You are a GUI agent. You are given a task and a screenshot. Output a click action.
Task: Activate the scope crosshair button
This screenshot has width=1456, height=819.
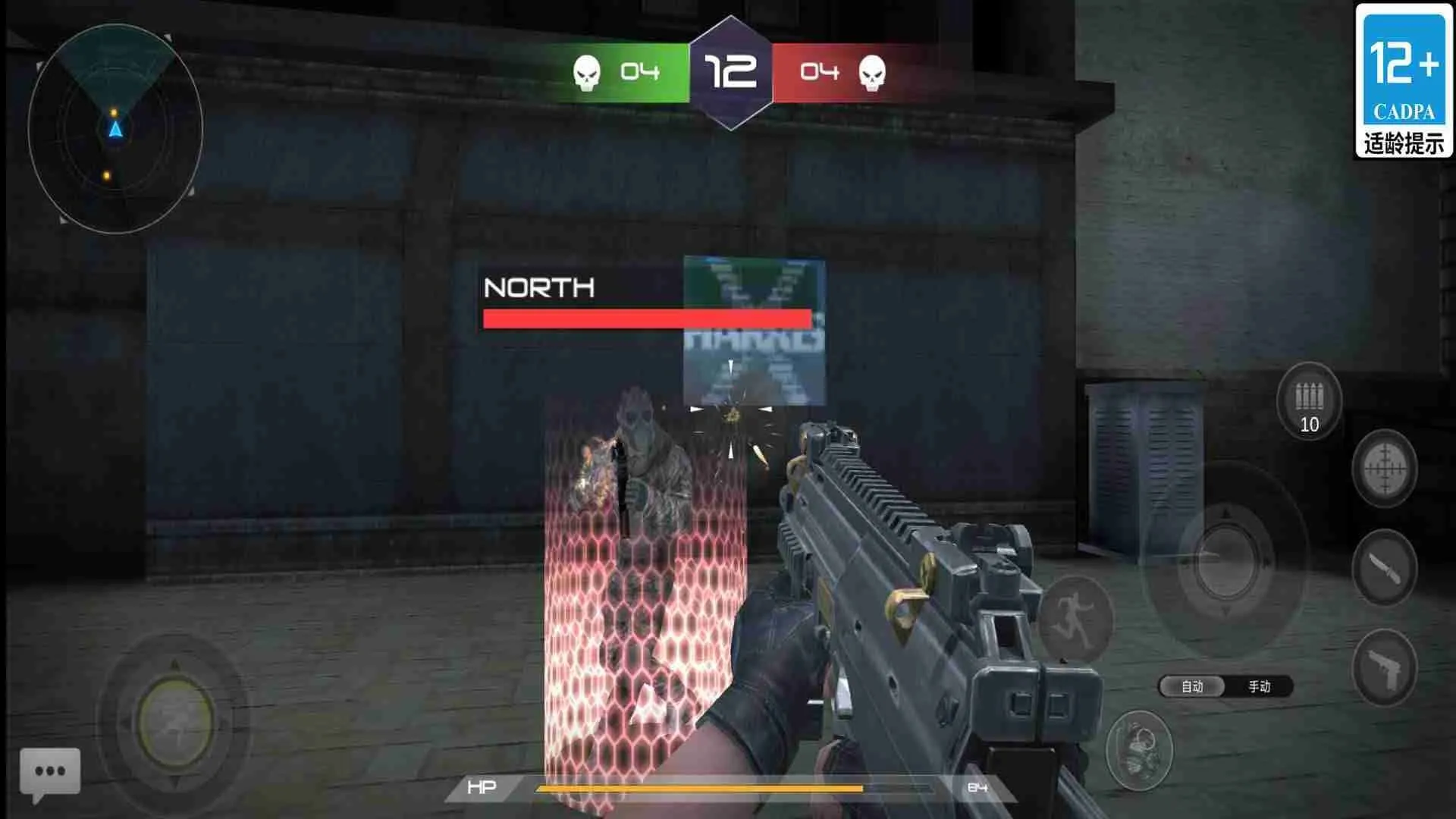pyautogui.click(x=1385, y=469)
